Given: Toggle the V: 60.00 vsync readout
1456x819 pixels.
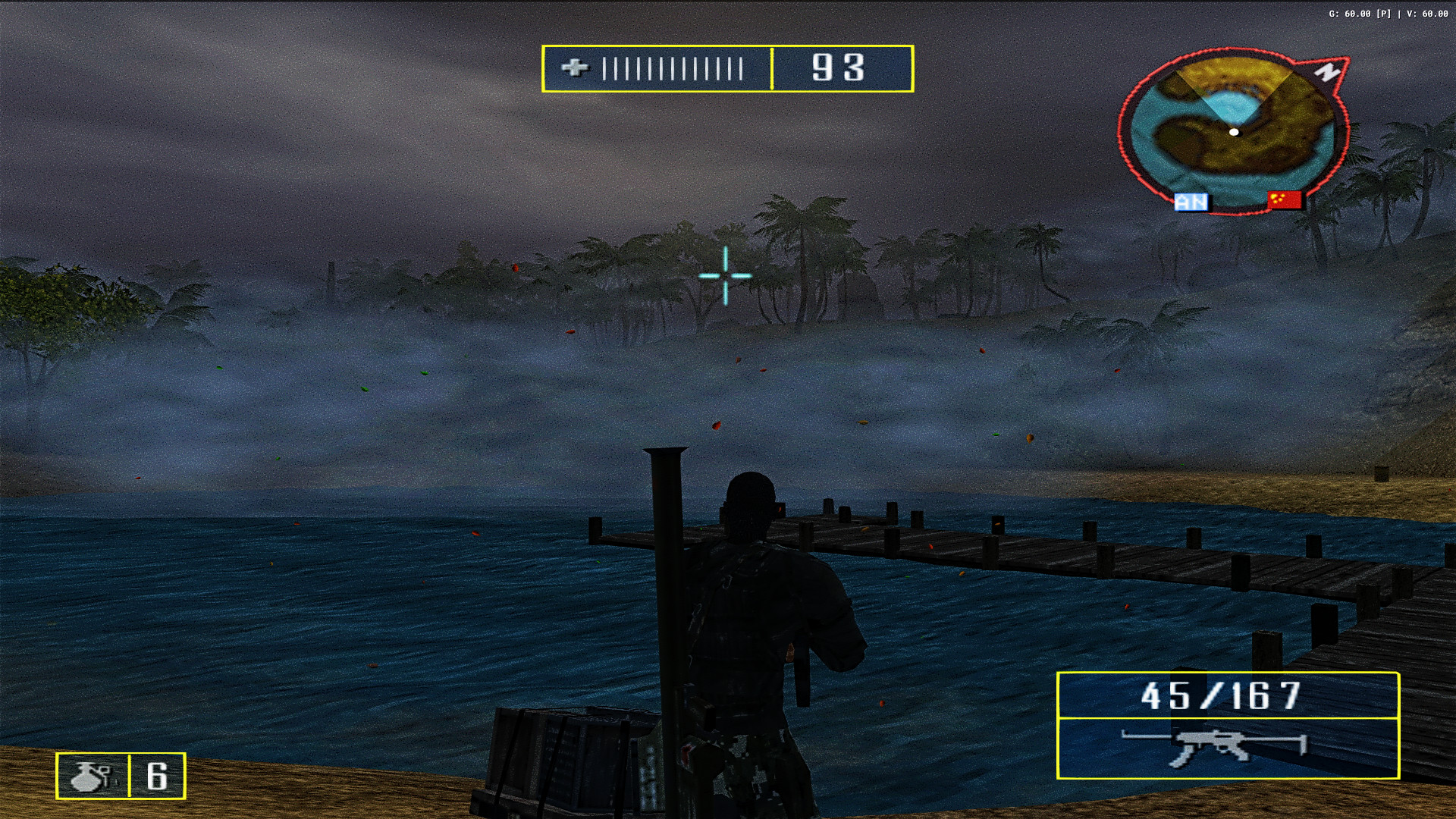Looking at the screenshot, I should point(1429,13).
